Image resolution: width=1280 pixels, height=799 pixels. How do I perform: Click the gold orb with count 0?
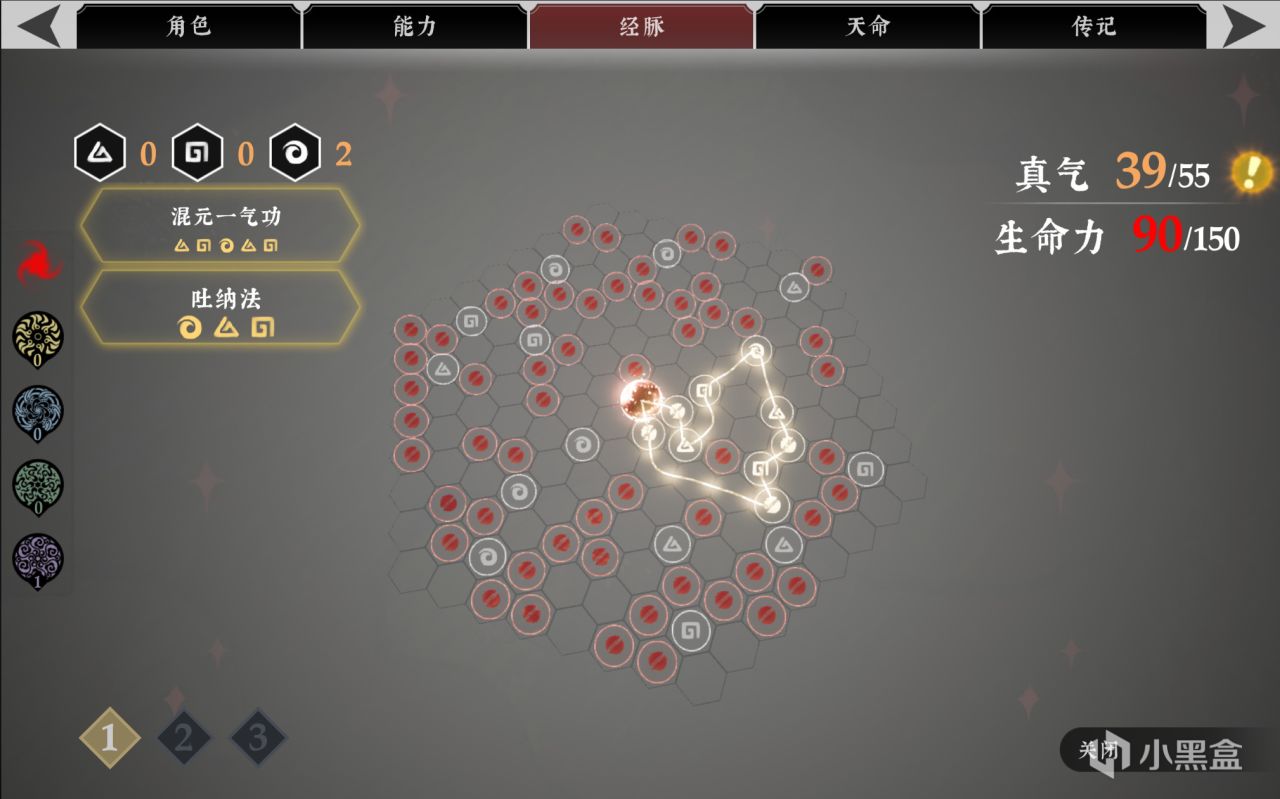[x=37, y=337]
